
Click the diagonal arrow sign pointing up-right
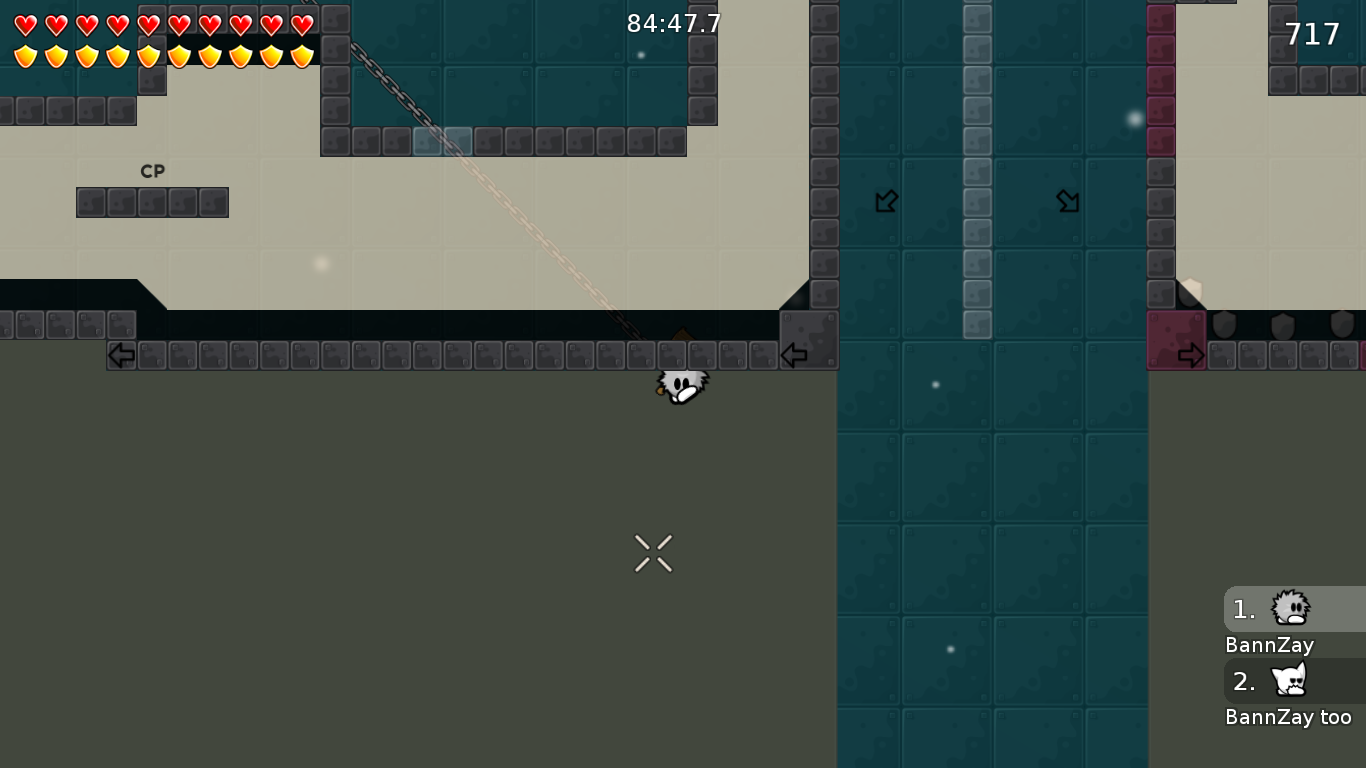click(1068, 202)
